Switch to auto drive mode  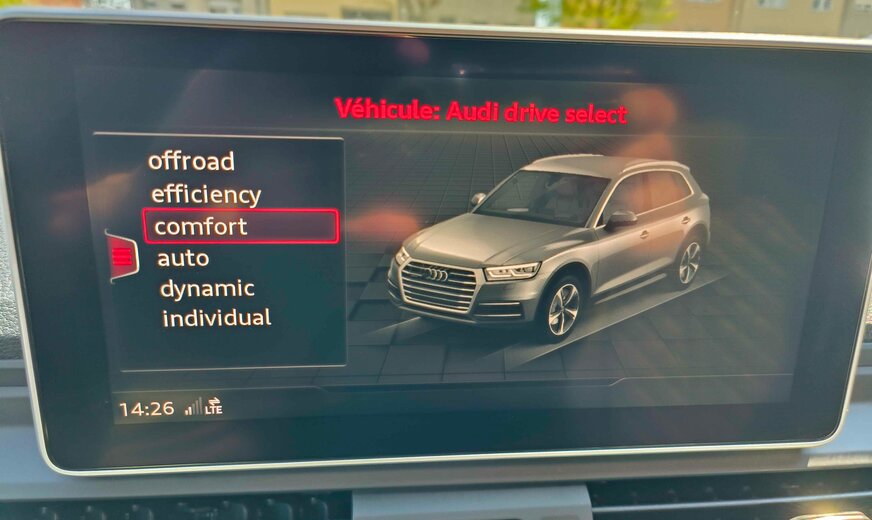click(183, 258)
